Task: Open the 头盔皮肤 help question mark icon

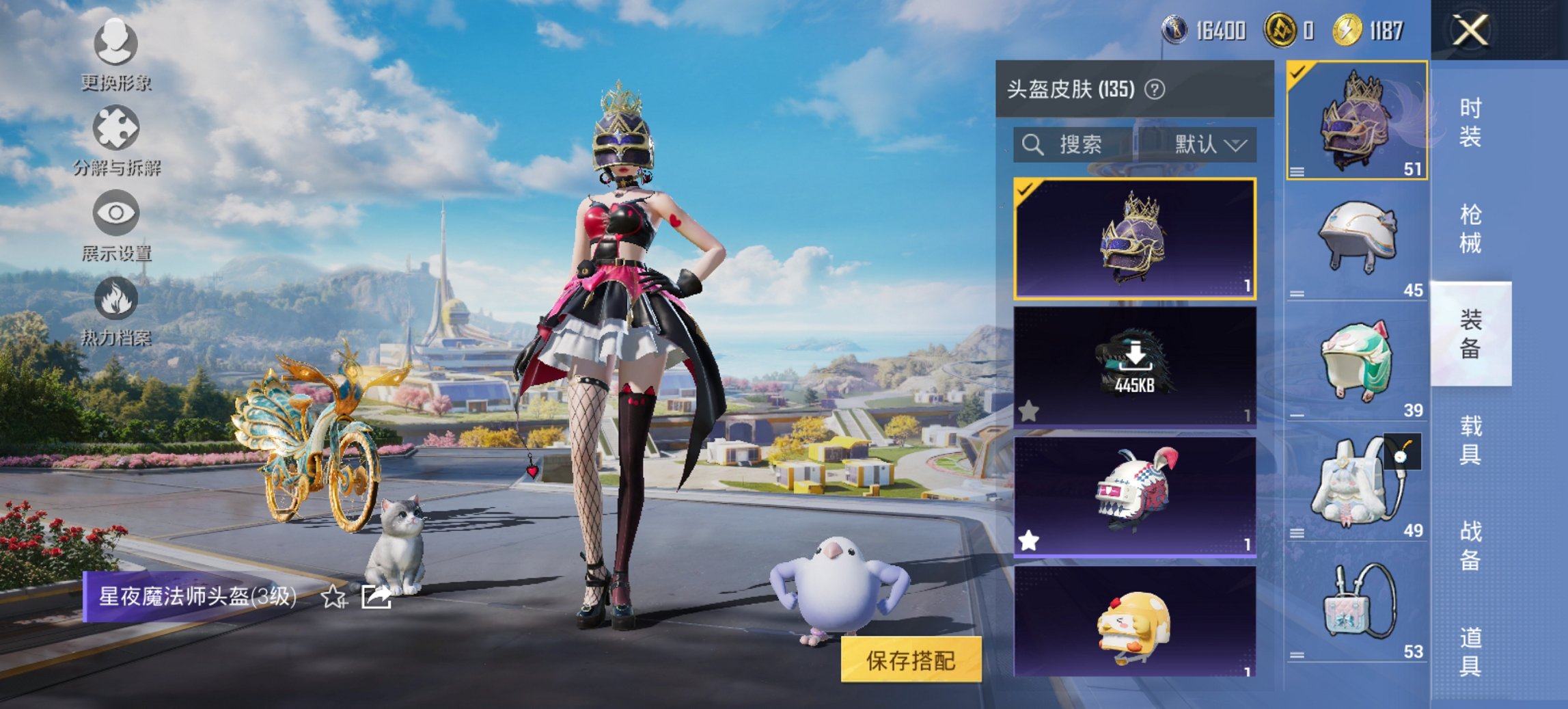Action: [x=1153, y=88]
